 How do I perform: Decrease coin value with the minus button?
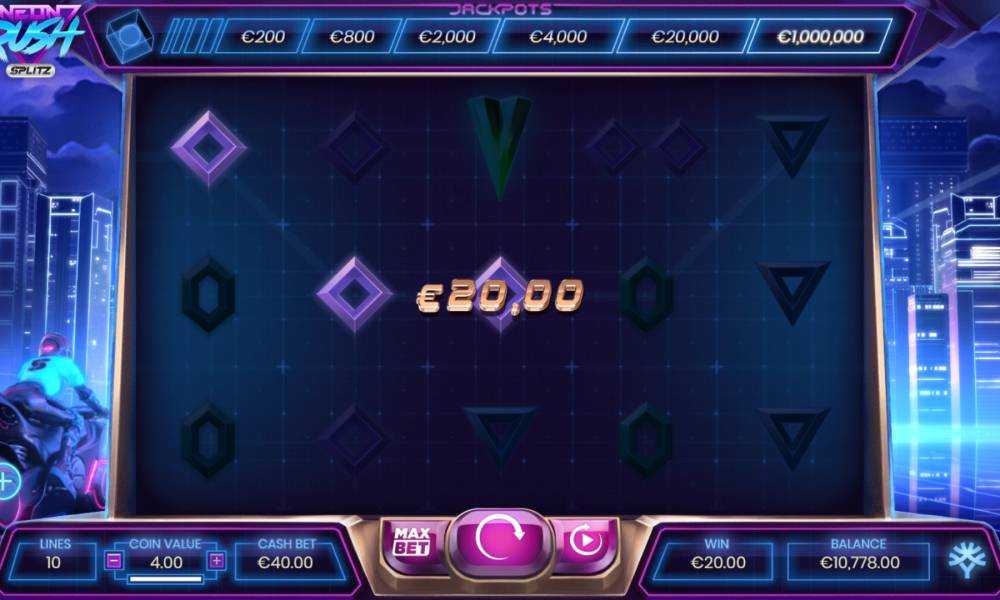click(114, 561)
